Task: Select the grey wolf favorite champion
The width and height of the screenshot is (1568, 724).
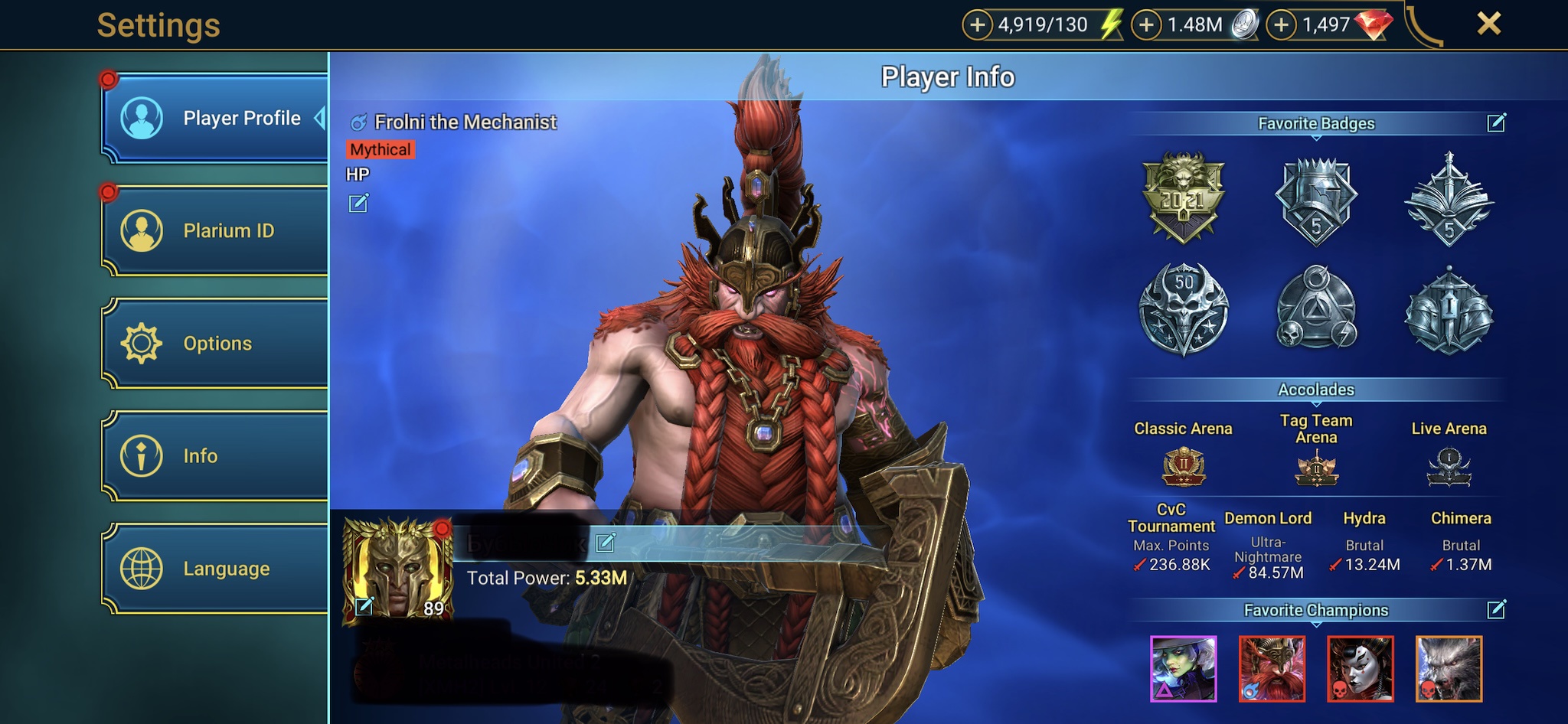Action: [x=1449, y=669]
